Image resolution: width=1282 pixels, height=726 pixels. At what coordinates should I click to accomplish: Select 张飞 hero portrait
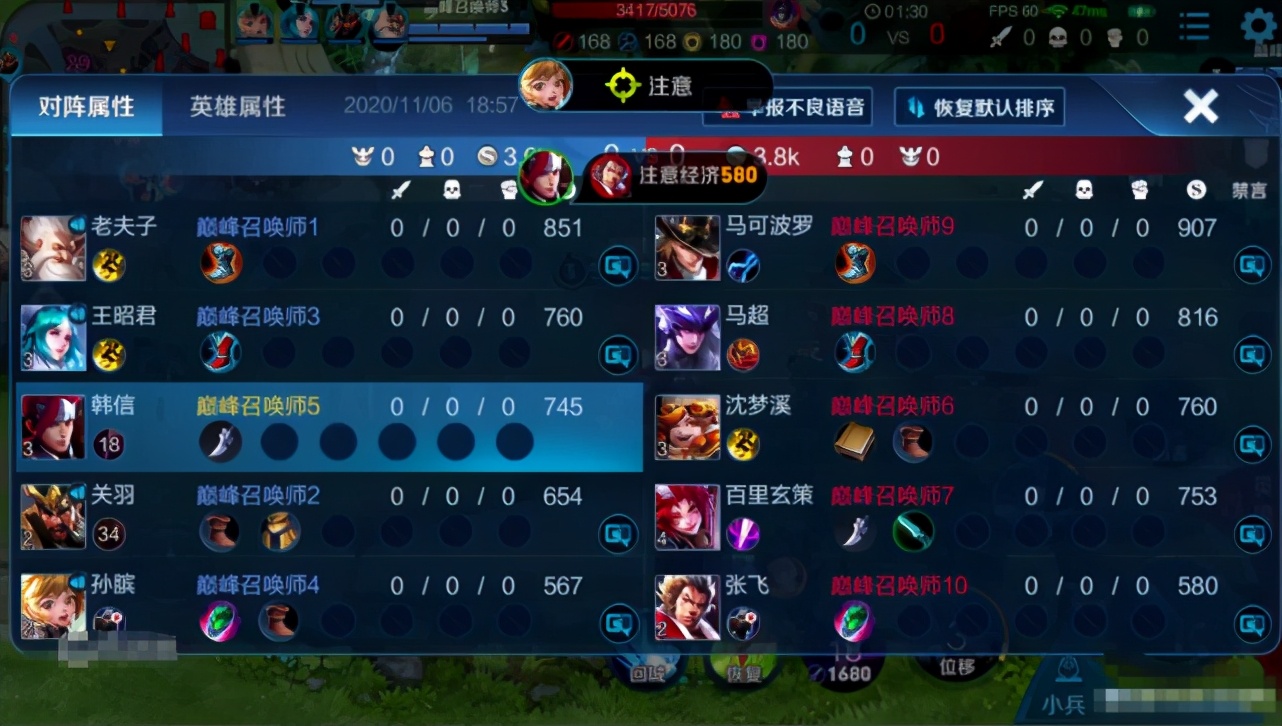pos(687,605)
